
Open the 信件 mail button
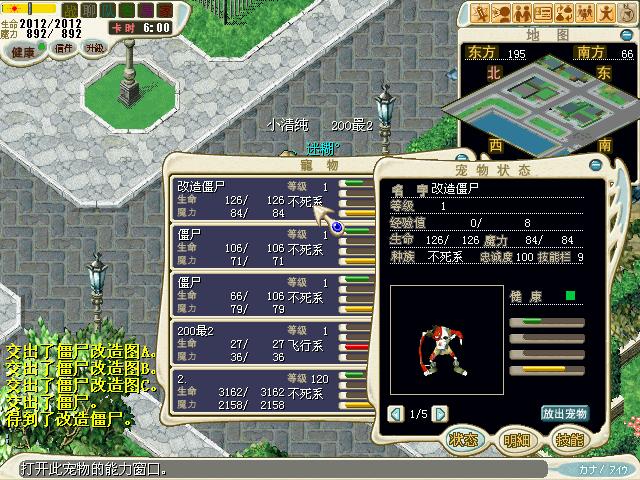pyautogui.click(x=60, y=48)
